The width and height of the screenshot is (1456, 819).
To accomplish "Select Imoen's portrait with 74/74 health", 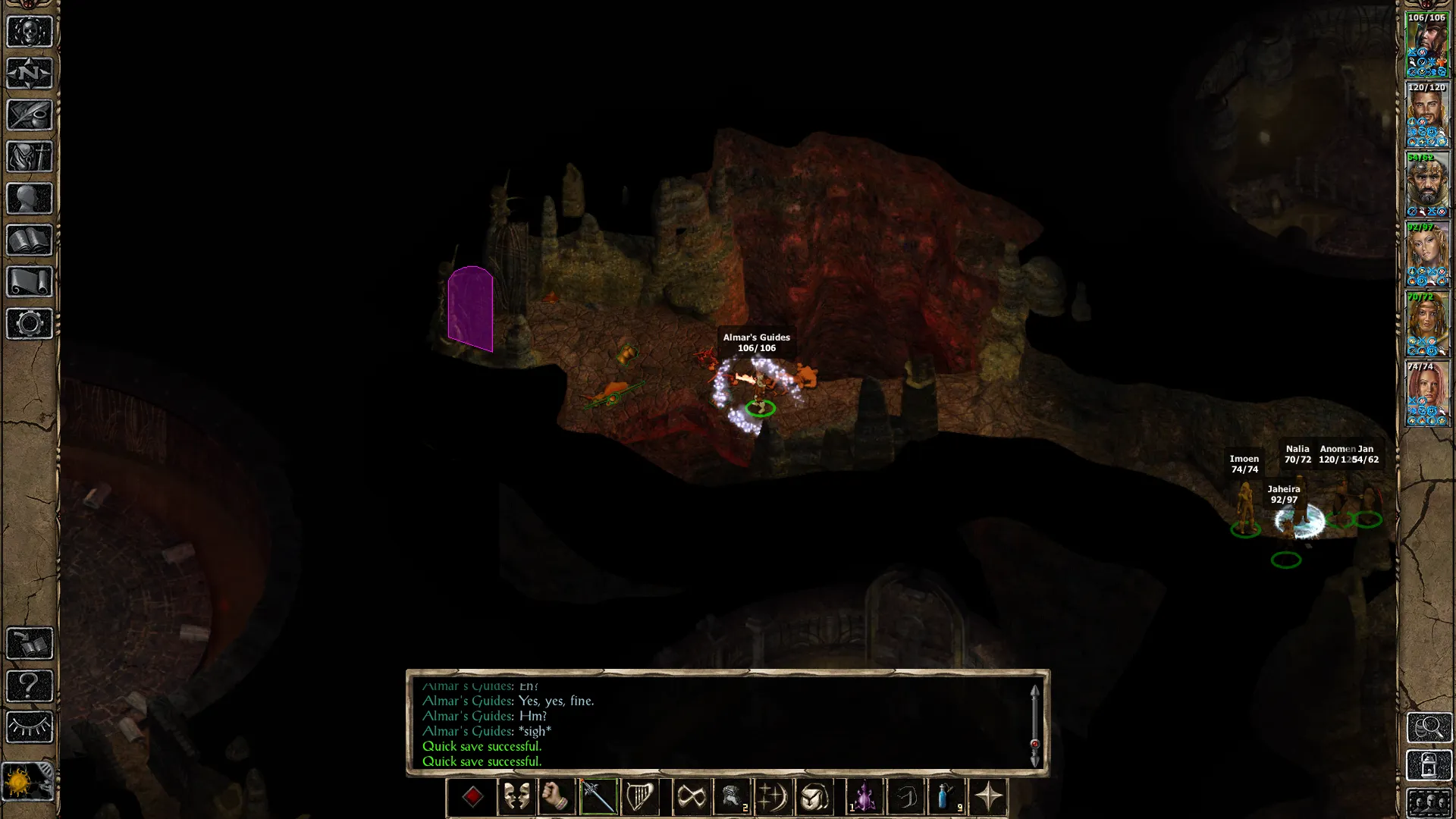I will (x=1427, y=394).
